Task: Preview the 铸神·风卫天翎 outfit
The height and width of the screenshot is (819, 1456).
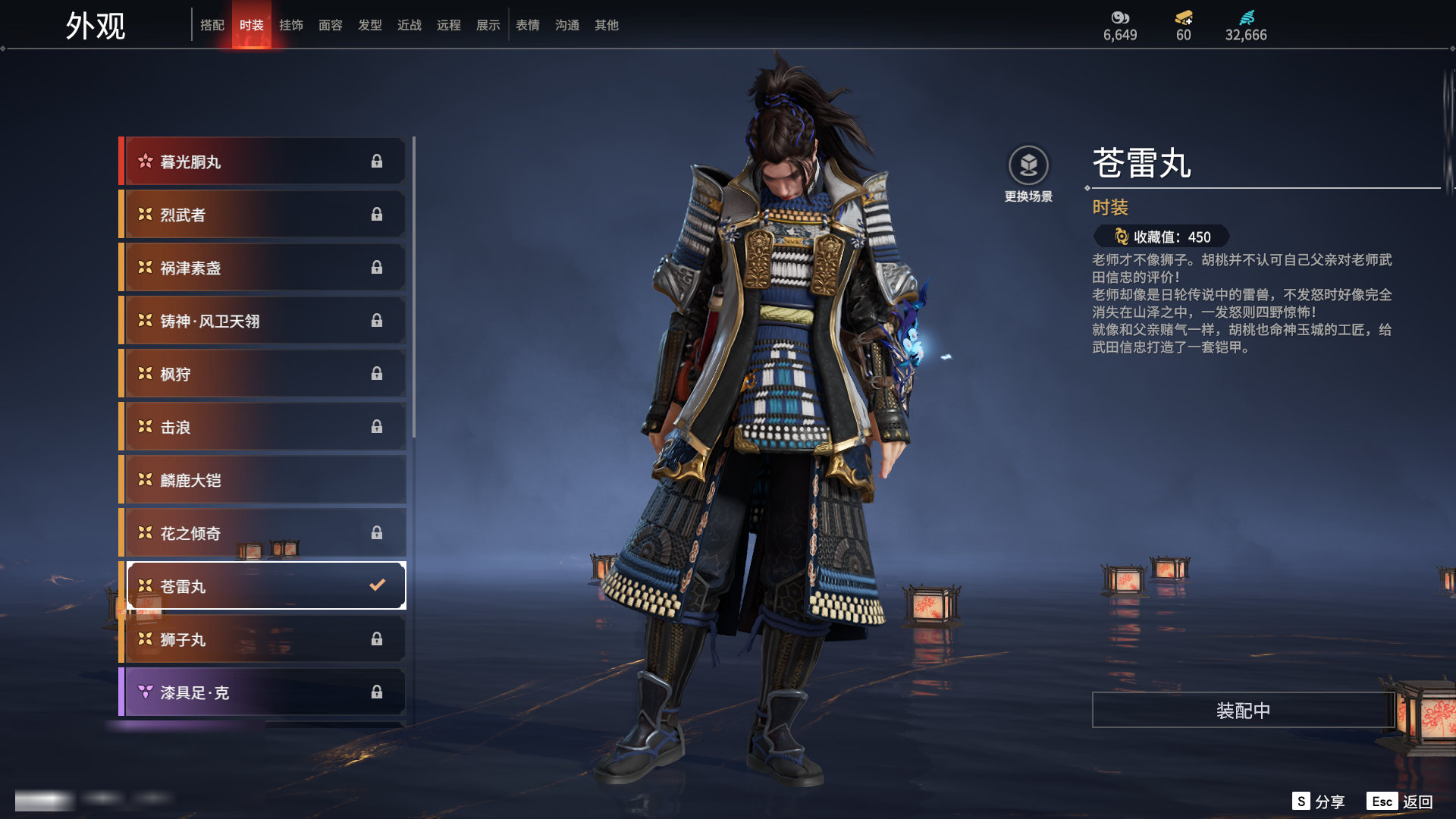Action: 262,321
